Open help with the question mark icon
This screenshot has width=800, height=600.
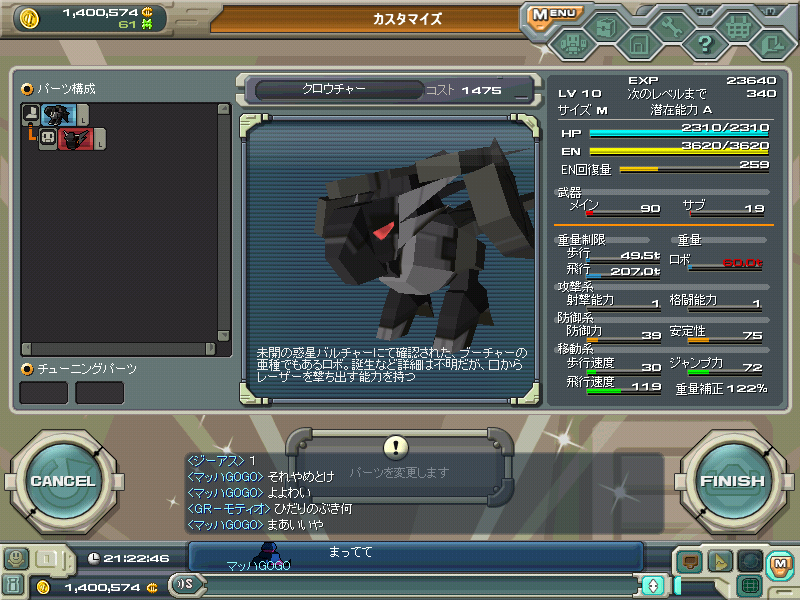(x=704, y=44)
